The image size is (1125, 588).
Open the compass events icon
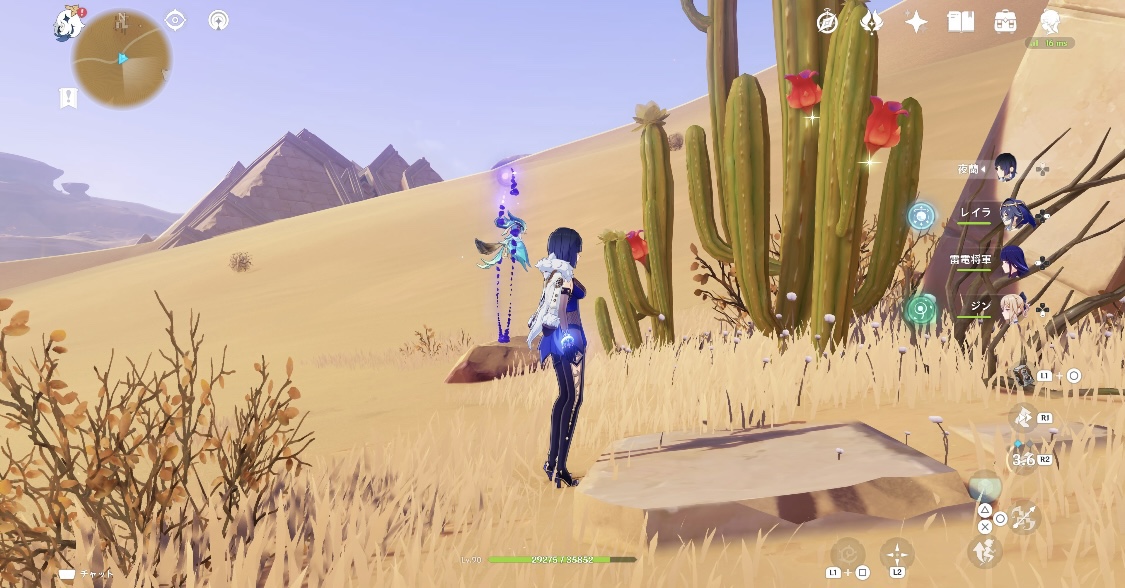pyautogui.click(x=827, y=22)
